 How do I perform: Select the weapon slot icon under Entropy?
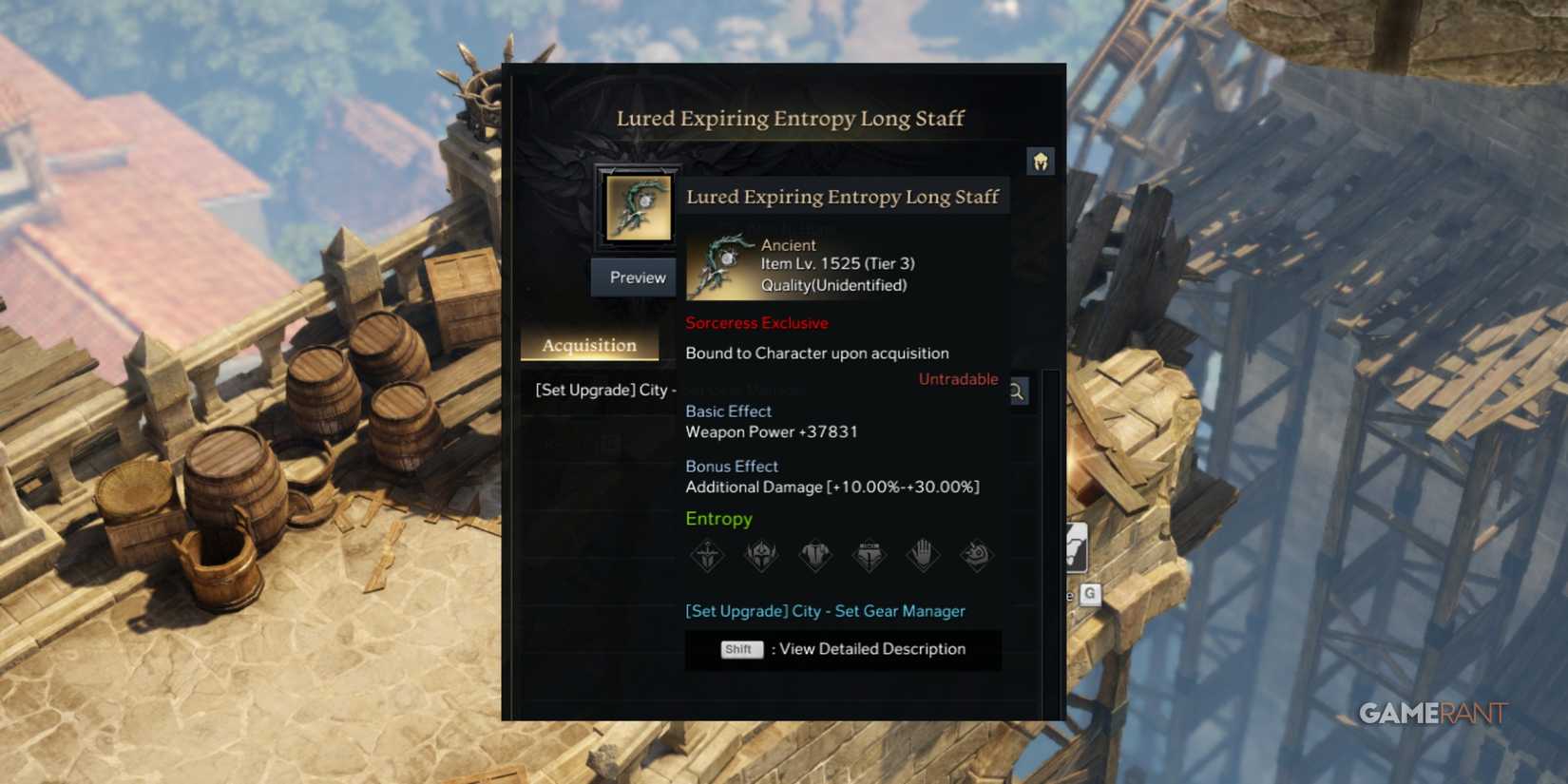point(708,556)
